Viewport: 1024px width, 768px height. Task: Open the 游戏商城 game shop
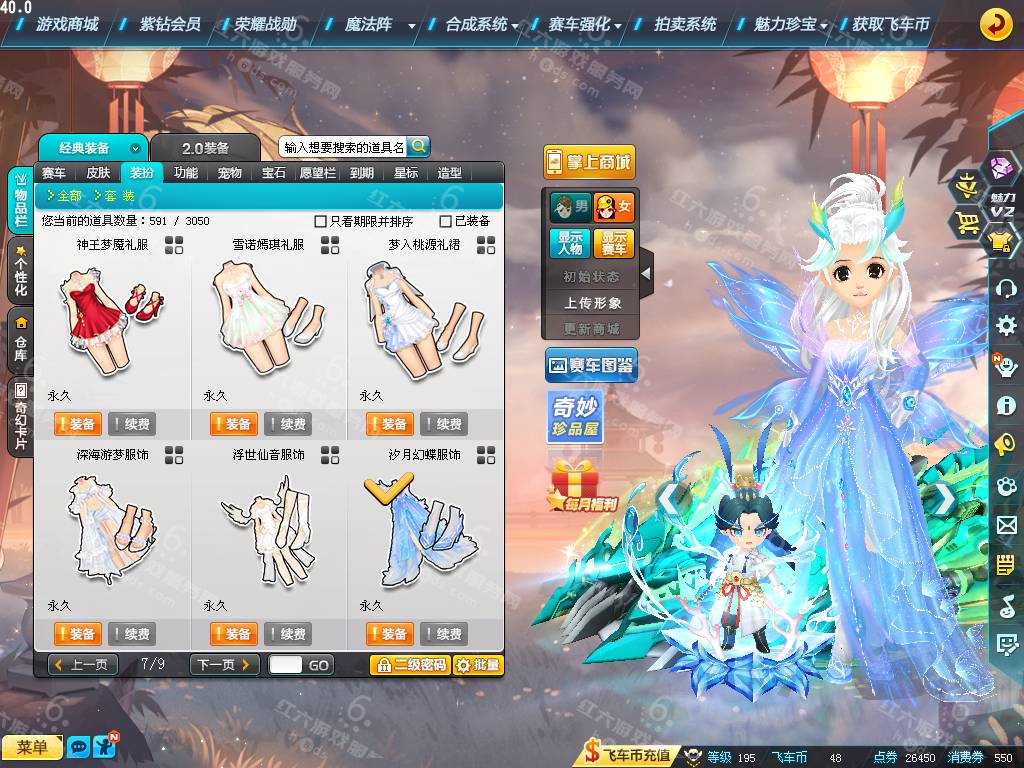coord(67,24)
